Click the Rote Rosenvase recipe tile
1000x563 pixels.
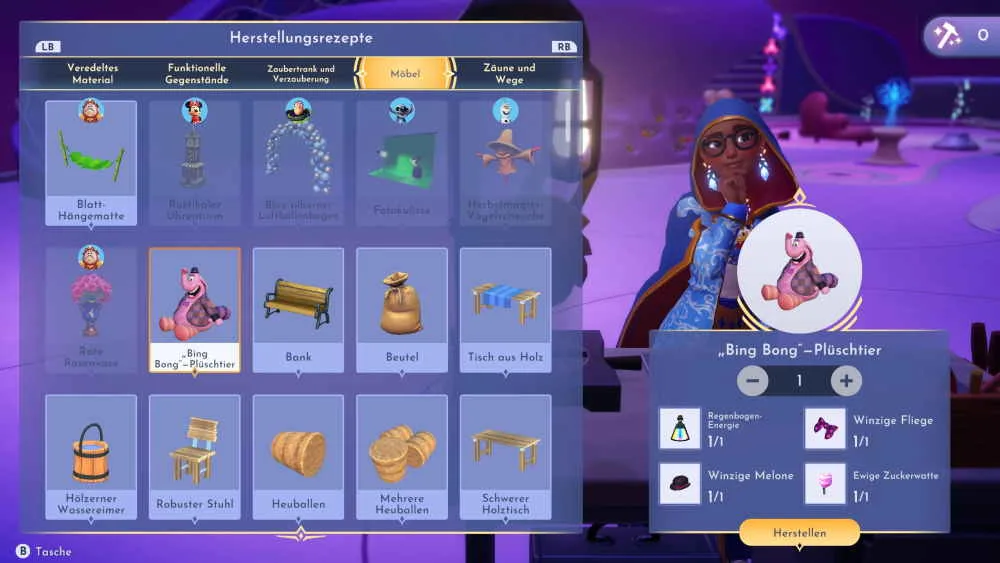coord(91,308)
